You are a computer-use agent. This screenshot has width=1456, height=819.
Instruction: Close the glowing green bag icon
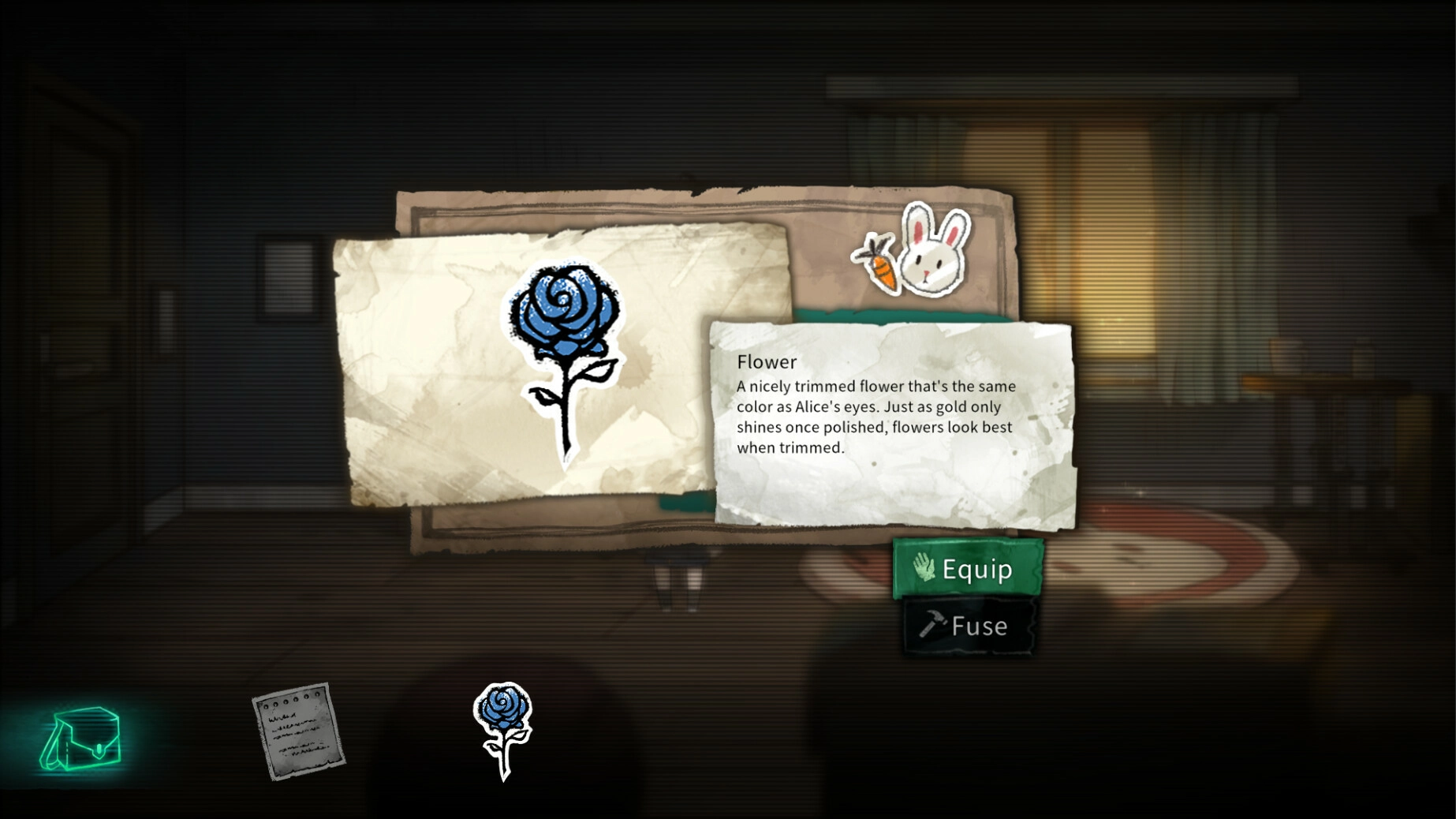coord(81,739)
